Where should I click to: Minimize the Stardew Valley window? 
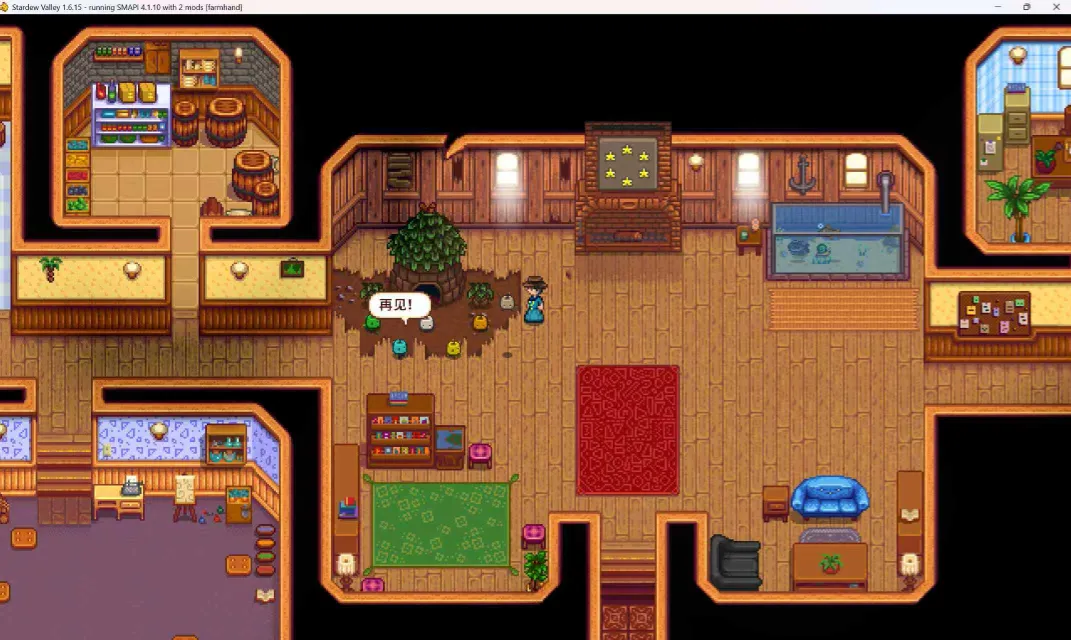tap(998, 7)
